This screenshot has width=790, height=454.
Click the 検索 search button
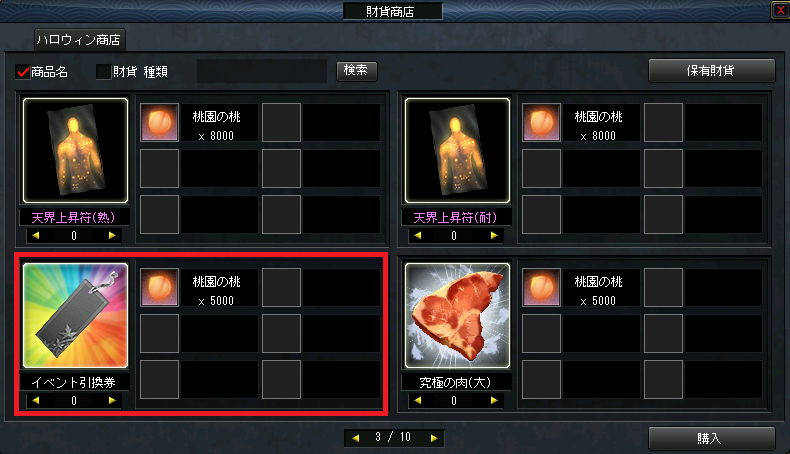point(357,70)
